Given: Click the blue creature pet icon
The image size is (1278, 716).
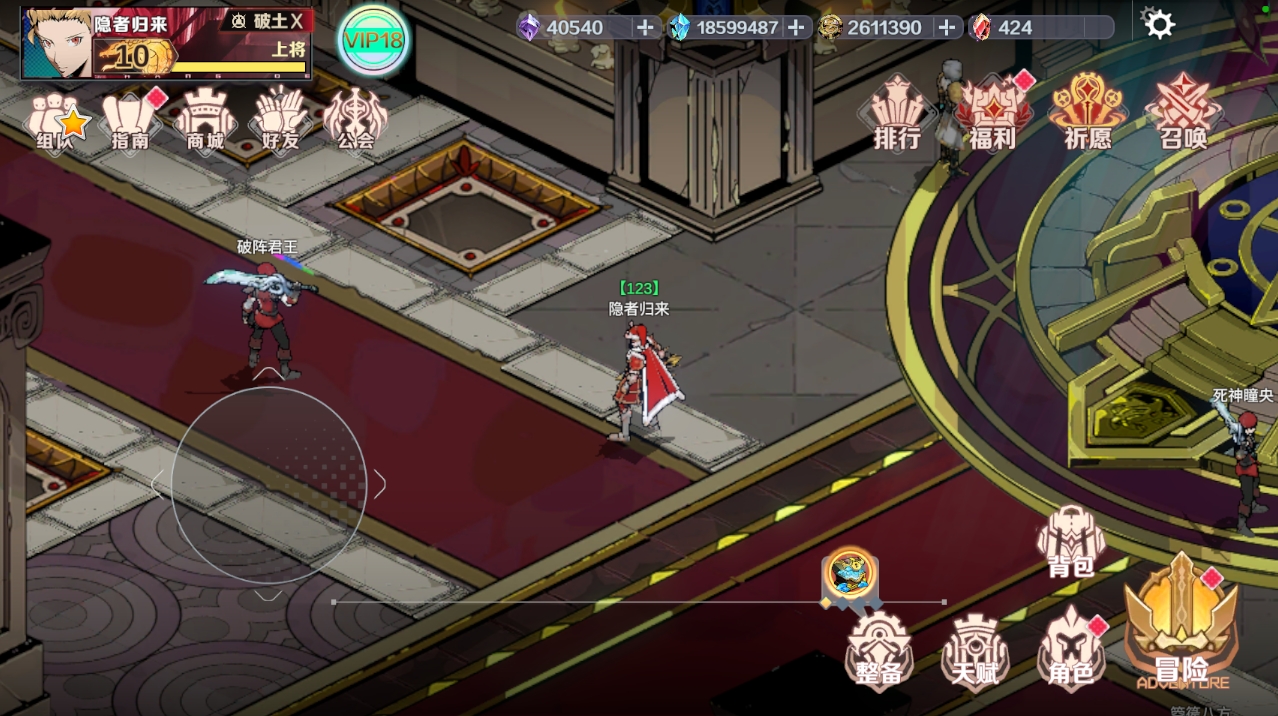Looking at the screenshot, I should tap(851, 575).
